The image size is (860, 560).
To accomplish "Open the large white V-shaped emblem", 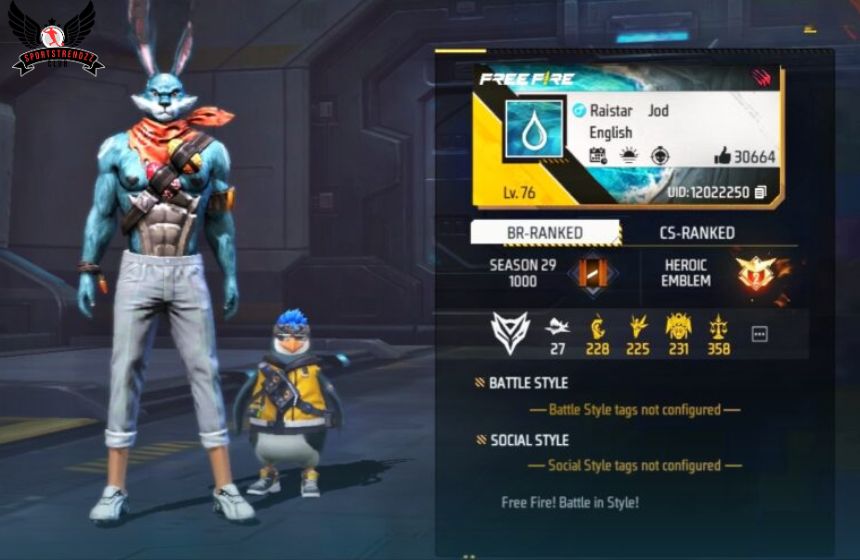I will 510,333.
